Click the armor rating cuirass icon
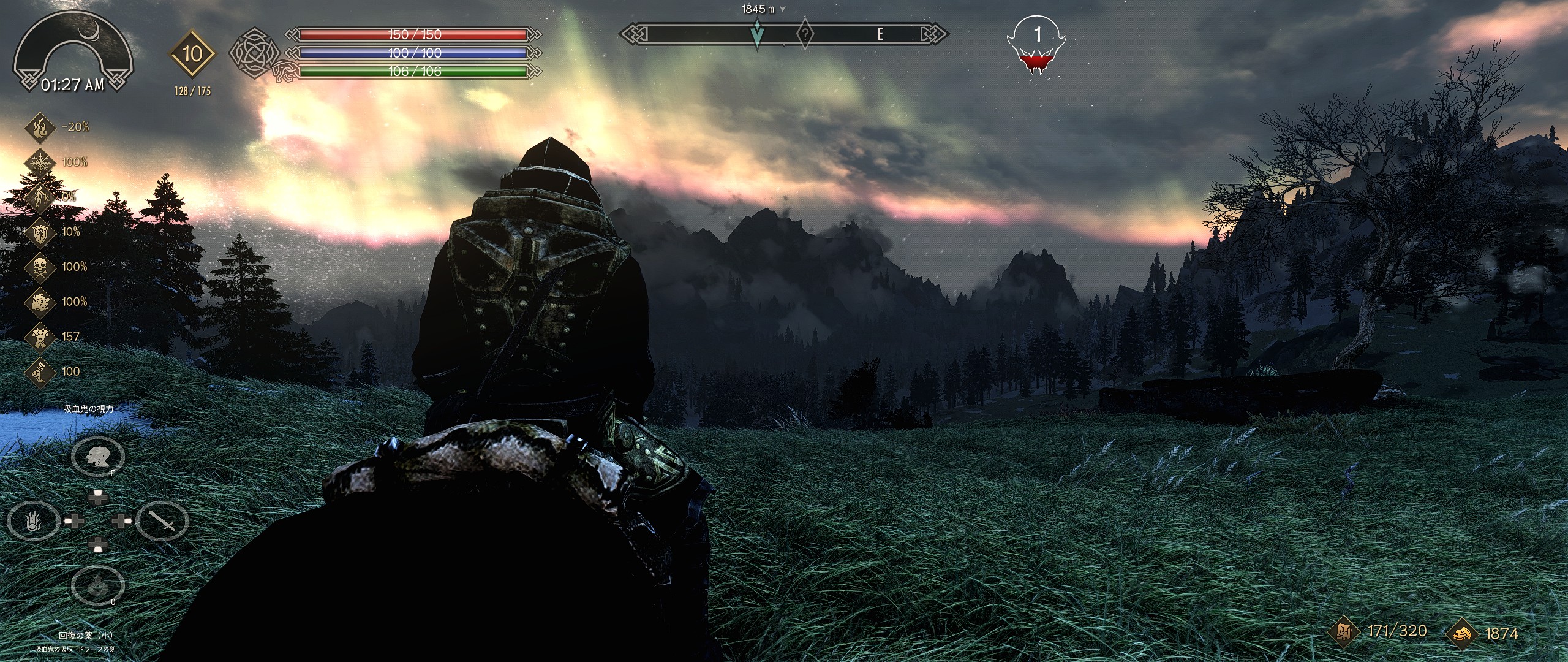This screenshot has height=662, width=1568. click(x=40, y=337)
